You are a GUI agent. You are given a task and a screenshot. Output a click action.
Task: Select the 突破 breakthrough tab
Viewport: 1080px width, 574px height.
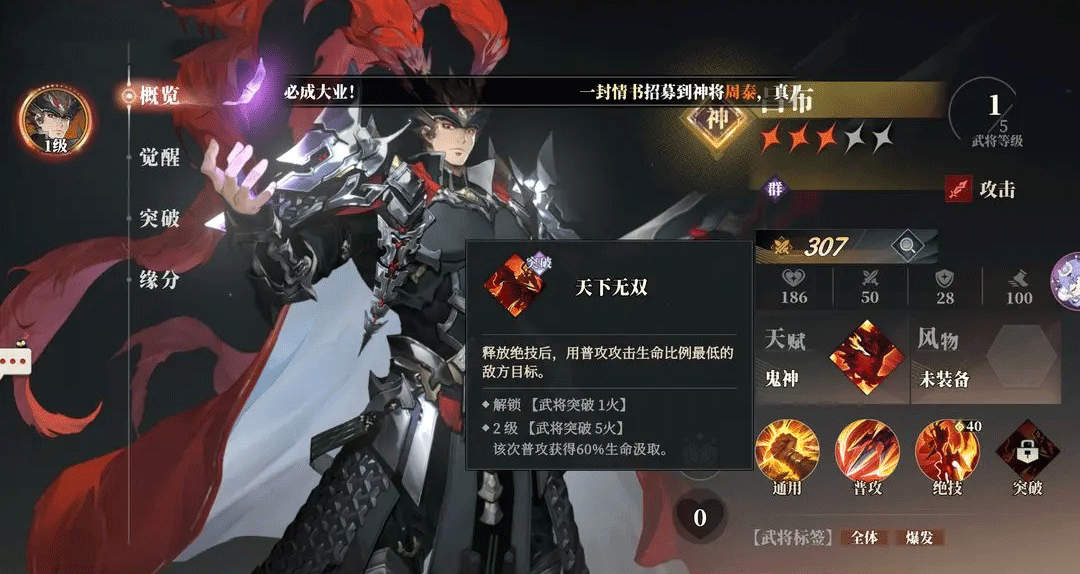159,218
